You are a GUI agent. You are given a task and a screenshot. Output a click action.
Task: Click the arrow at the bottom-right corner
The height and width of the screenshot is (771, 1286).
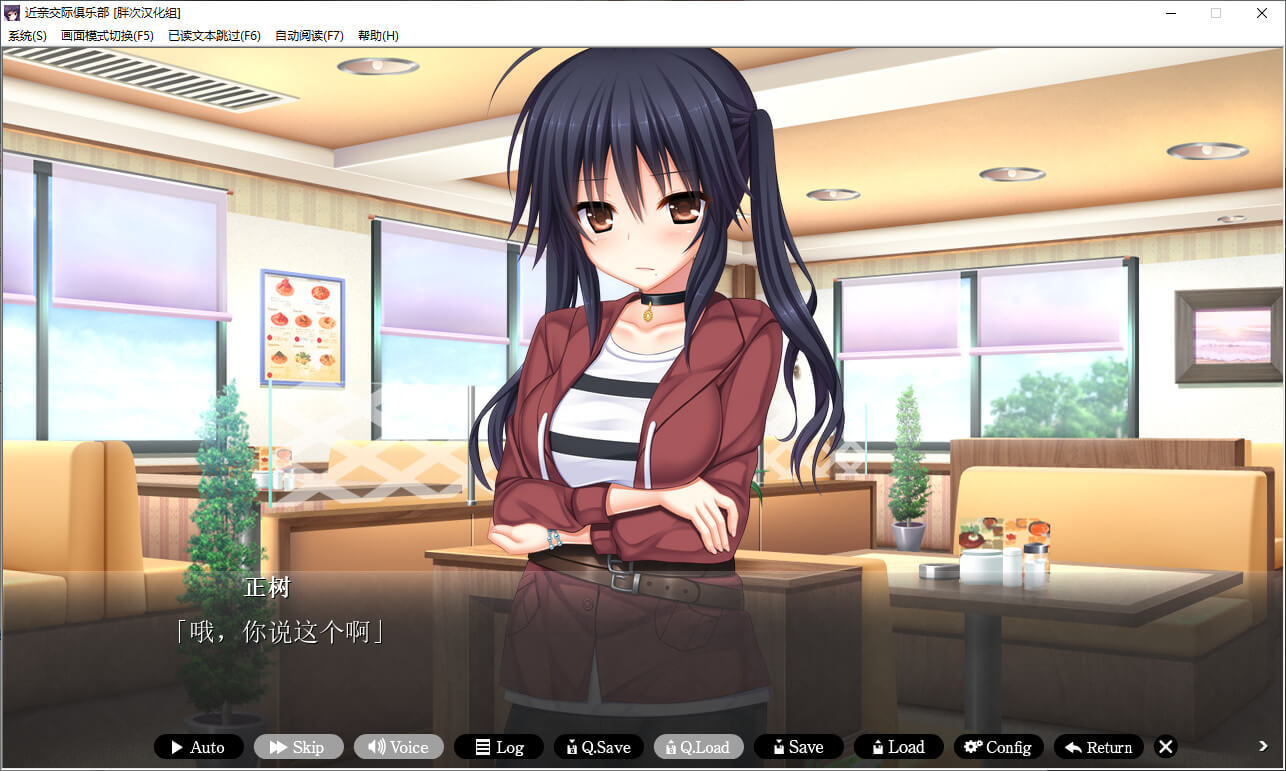coord(1263,745)
